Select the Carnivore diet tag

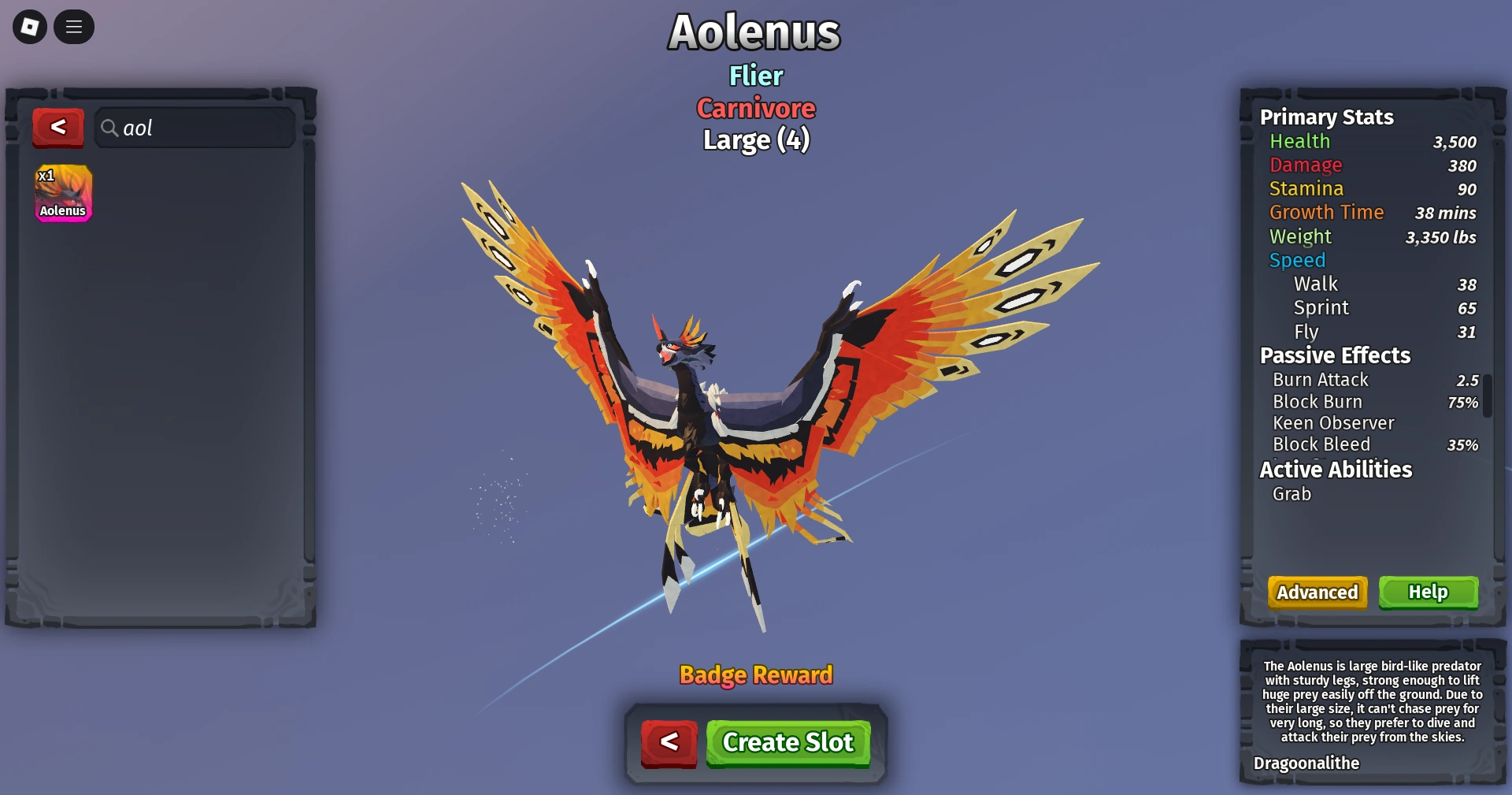755,108
